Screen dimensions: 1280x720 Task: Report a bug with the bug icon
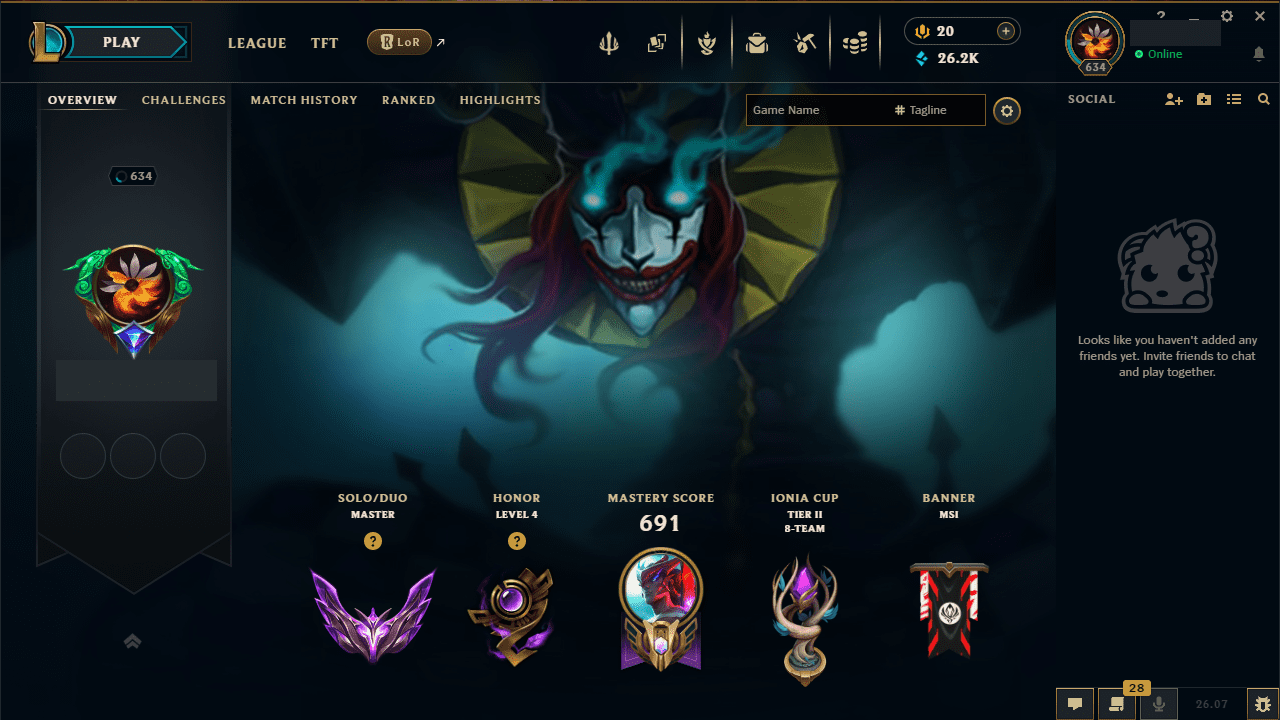pos(1262,703)
